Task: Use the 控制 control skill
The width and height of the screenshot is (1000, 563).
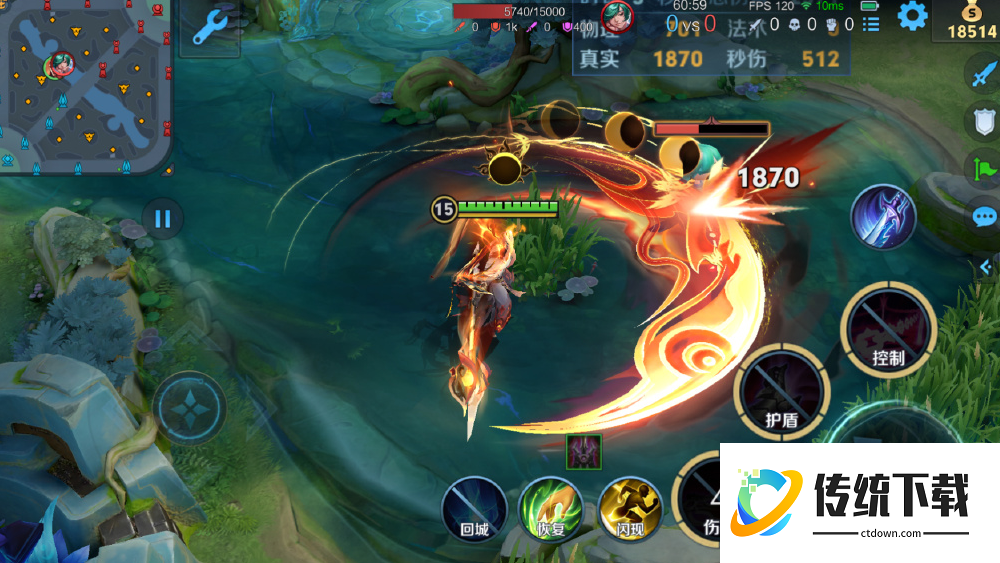Action: pyautogui.click(x=888, y=330)
